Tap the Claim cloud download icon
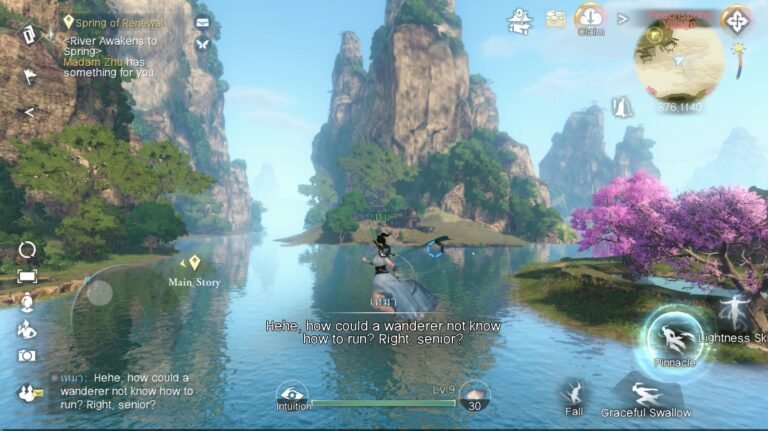This screenshot has width=768, height=431. pos(591,18)
